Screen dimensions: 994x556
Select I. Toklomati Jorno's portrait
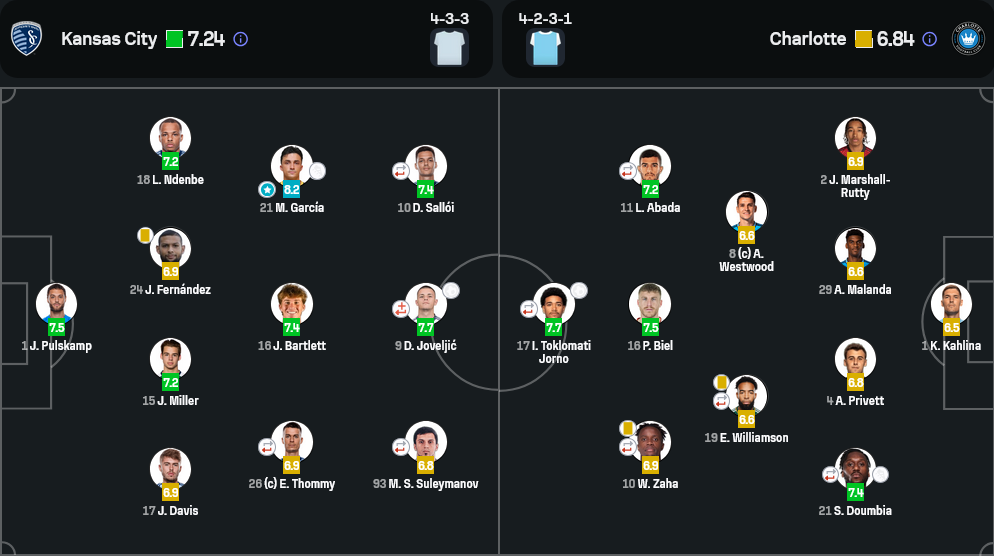pyautogui.click(x=554, y=304)
